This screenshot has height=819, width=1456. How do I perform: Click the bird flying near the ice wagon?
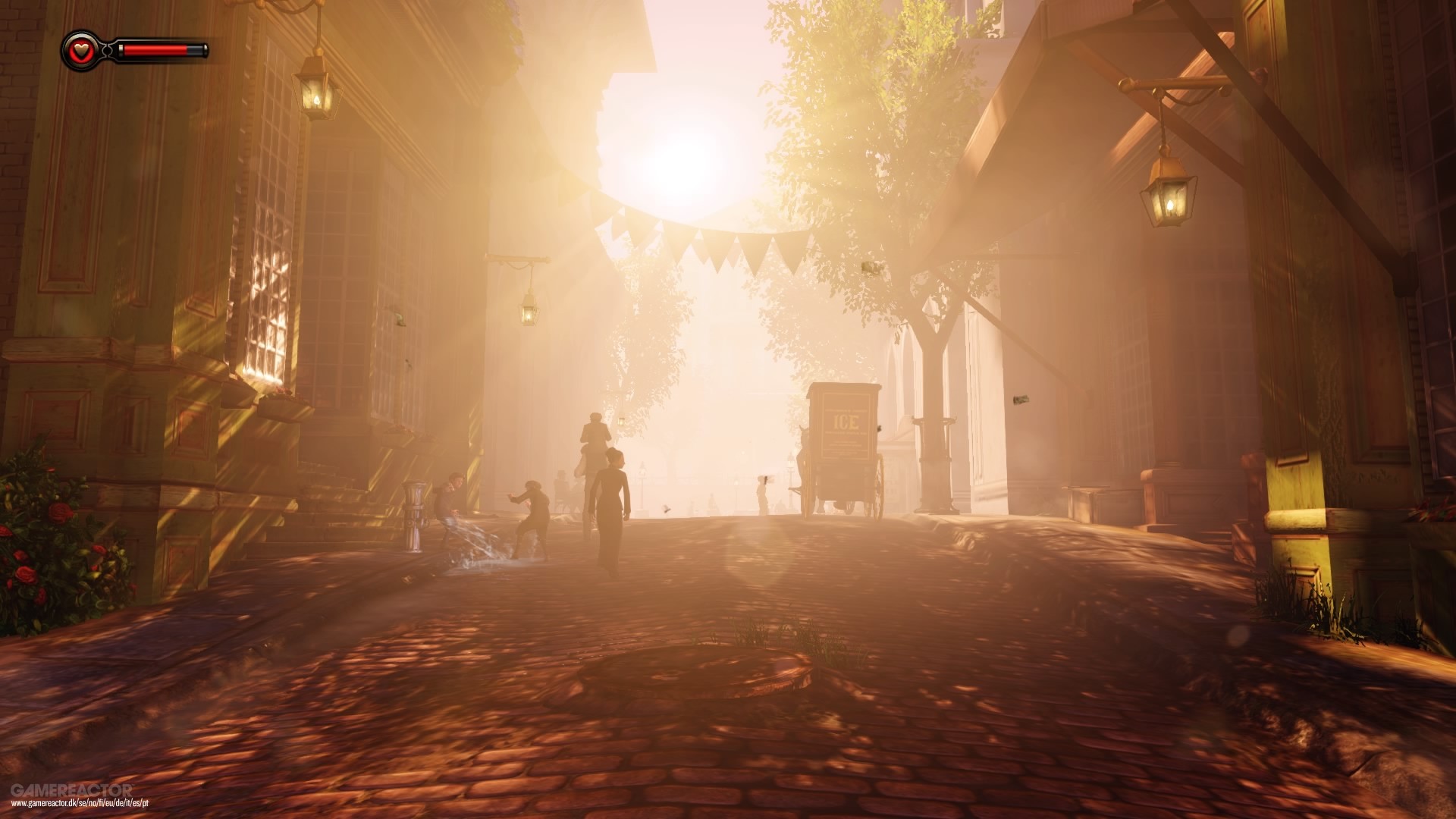(x=667, y=510)
